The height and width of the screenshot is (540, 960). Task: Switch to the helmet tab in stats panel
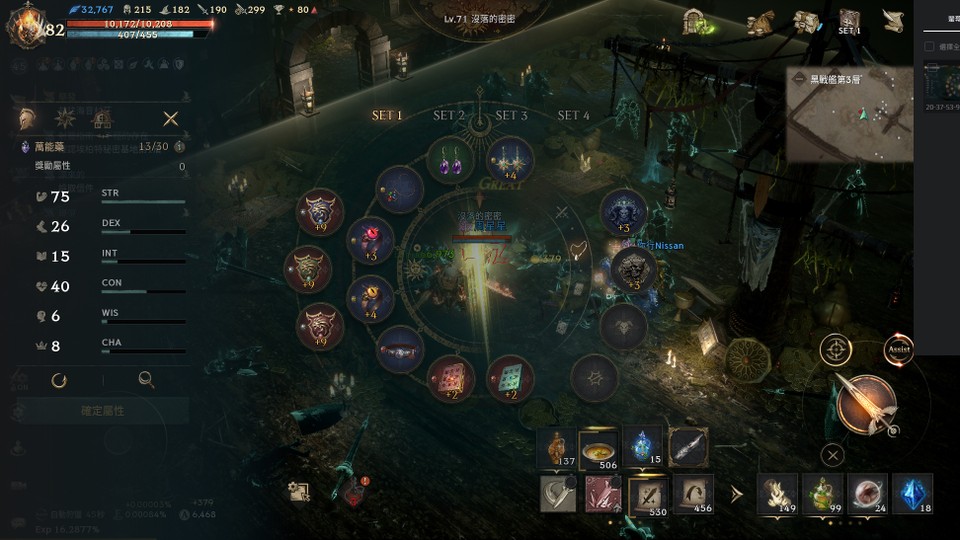(27, 119)
